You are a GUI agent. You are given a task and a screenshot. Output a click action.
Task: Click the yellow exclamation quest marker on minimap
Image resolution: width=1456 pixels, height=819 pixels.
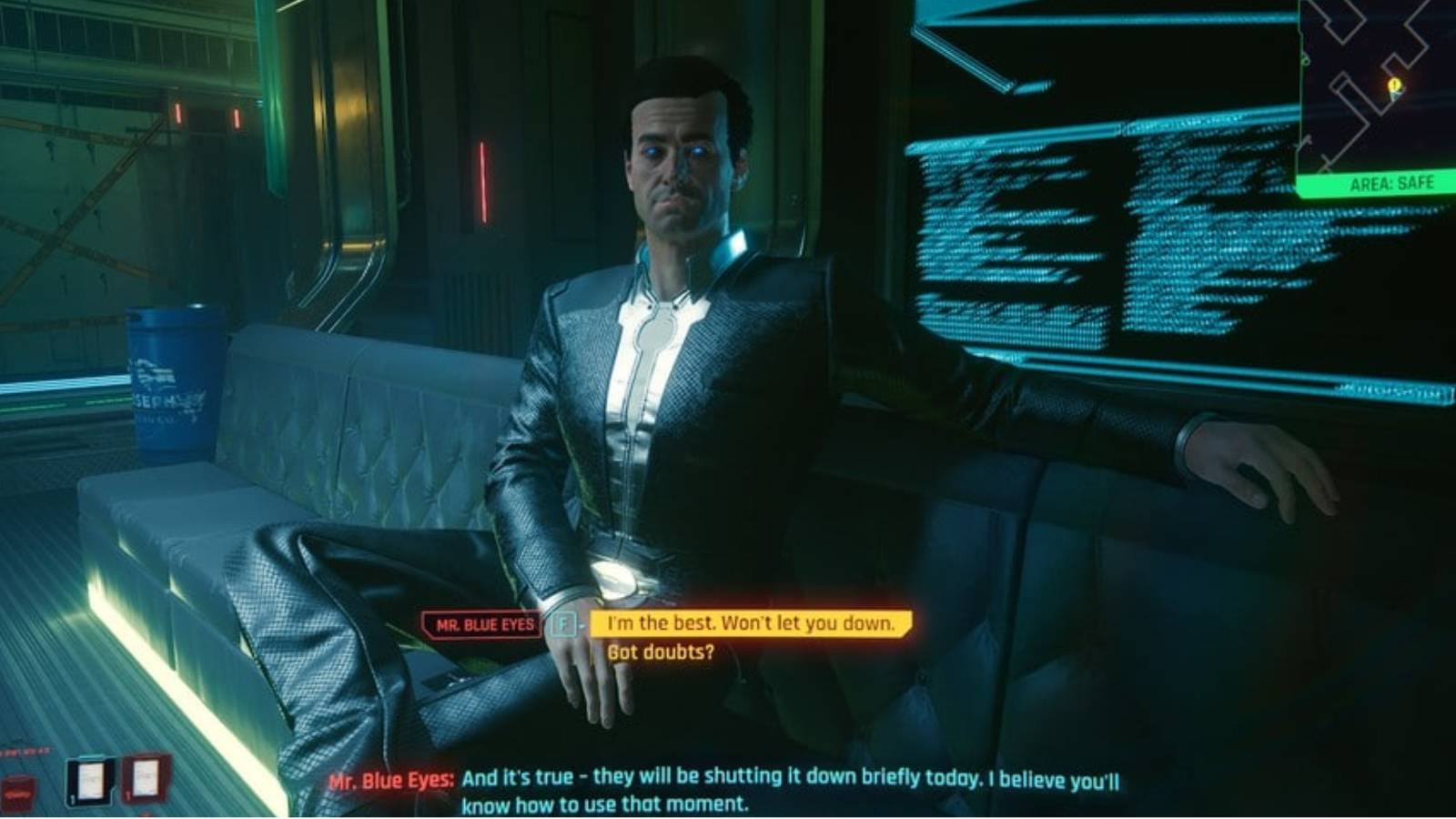(x=1394, y=84)
